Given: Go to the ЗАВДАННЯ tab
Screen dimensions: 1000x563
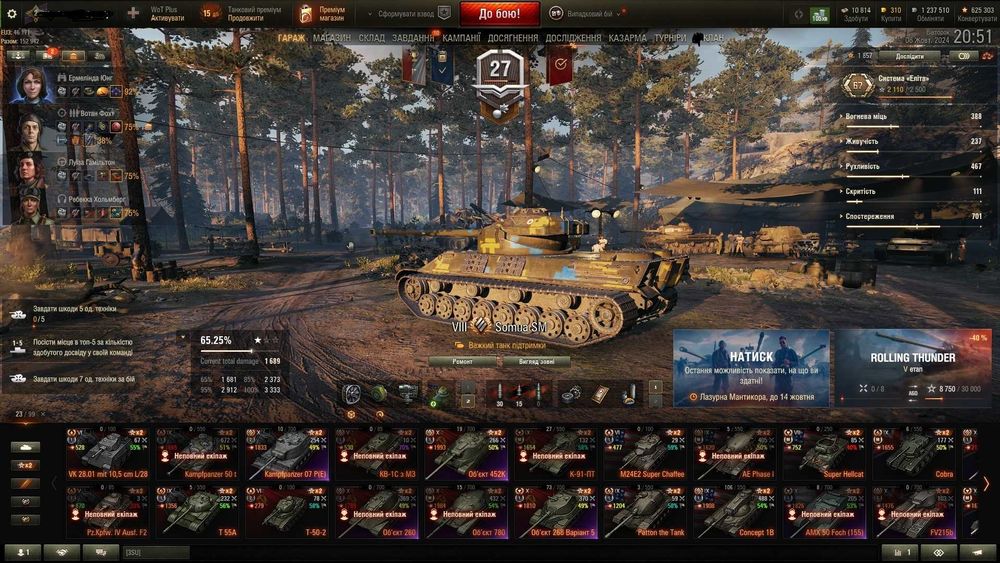Looking at the screenshot, I should [413, 38].
